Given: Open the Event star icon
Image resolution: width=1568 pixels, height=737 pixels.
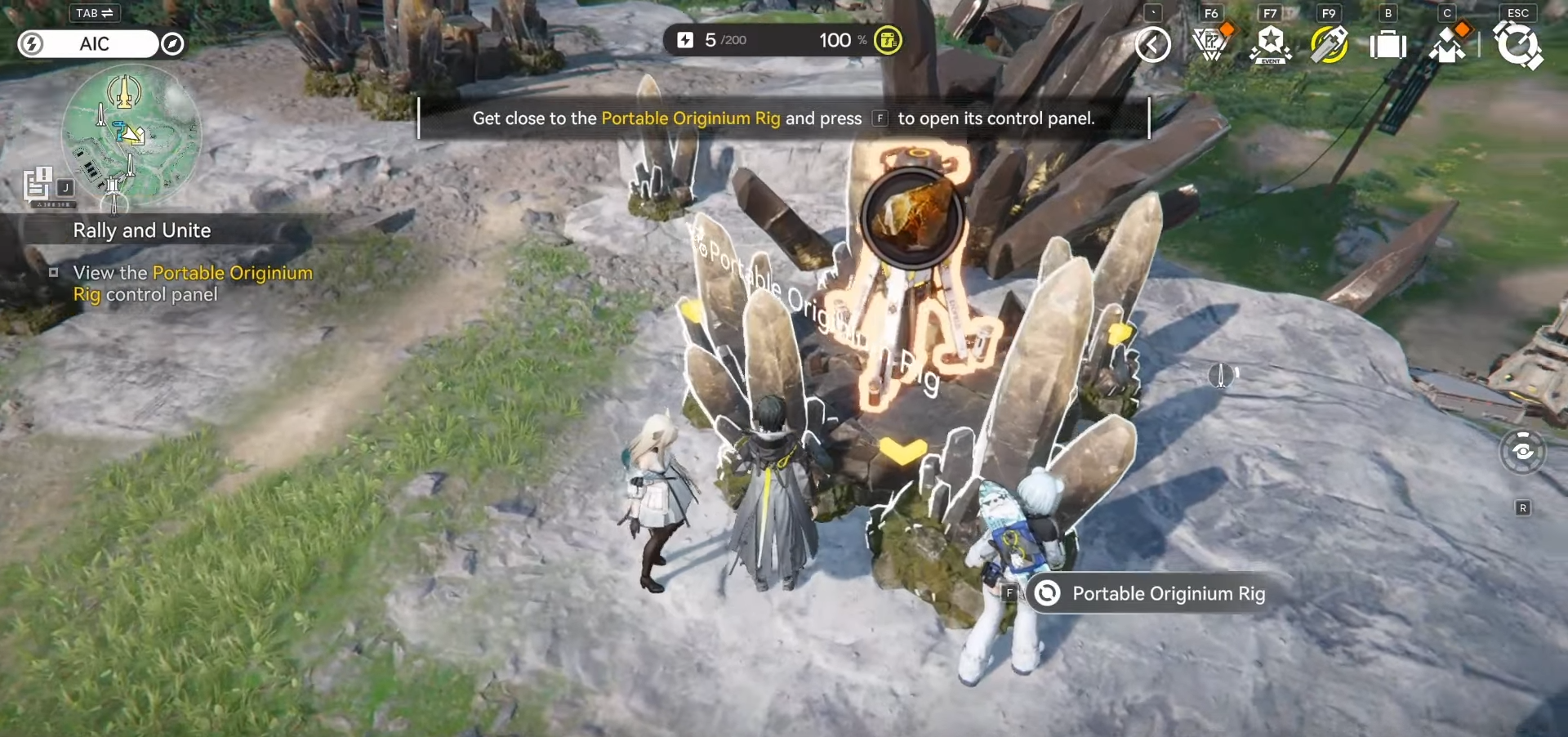Looking at the screenshot, I should click(1270, 45).
